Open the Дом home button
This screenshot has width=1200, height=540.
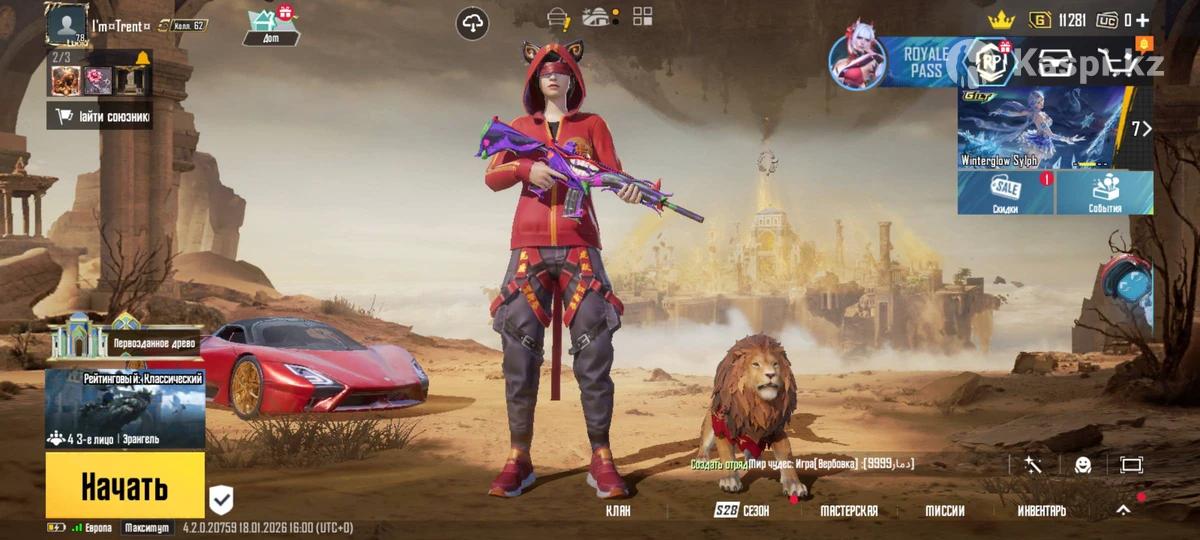(269, 26)
